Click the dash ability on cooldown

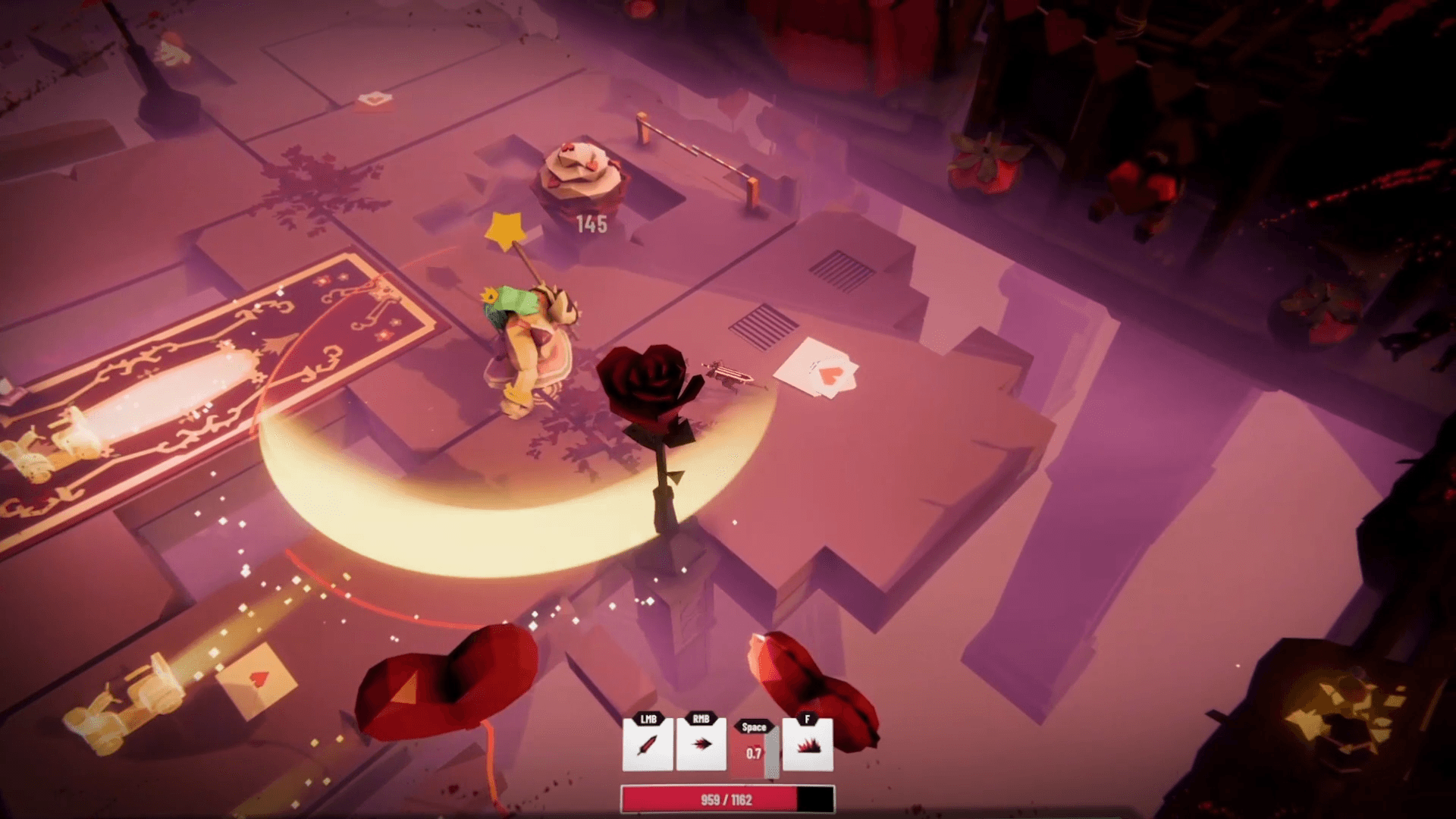tap(753, 752)
